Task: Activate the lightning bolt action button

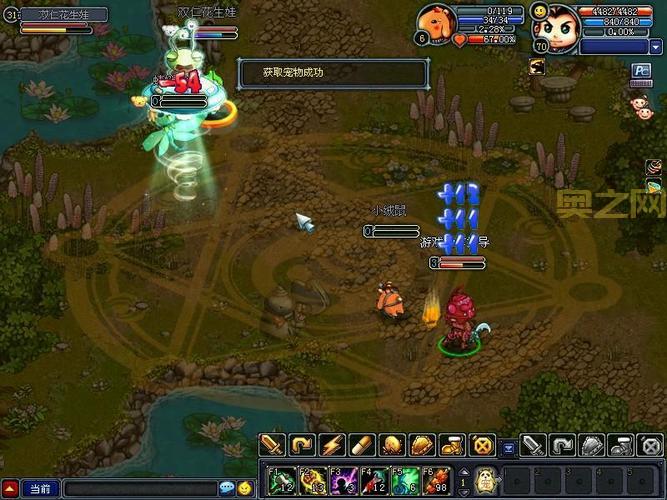Action: 331,445
